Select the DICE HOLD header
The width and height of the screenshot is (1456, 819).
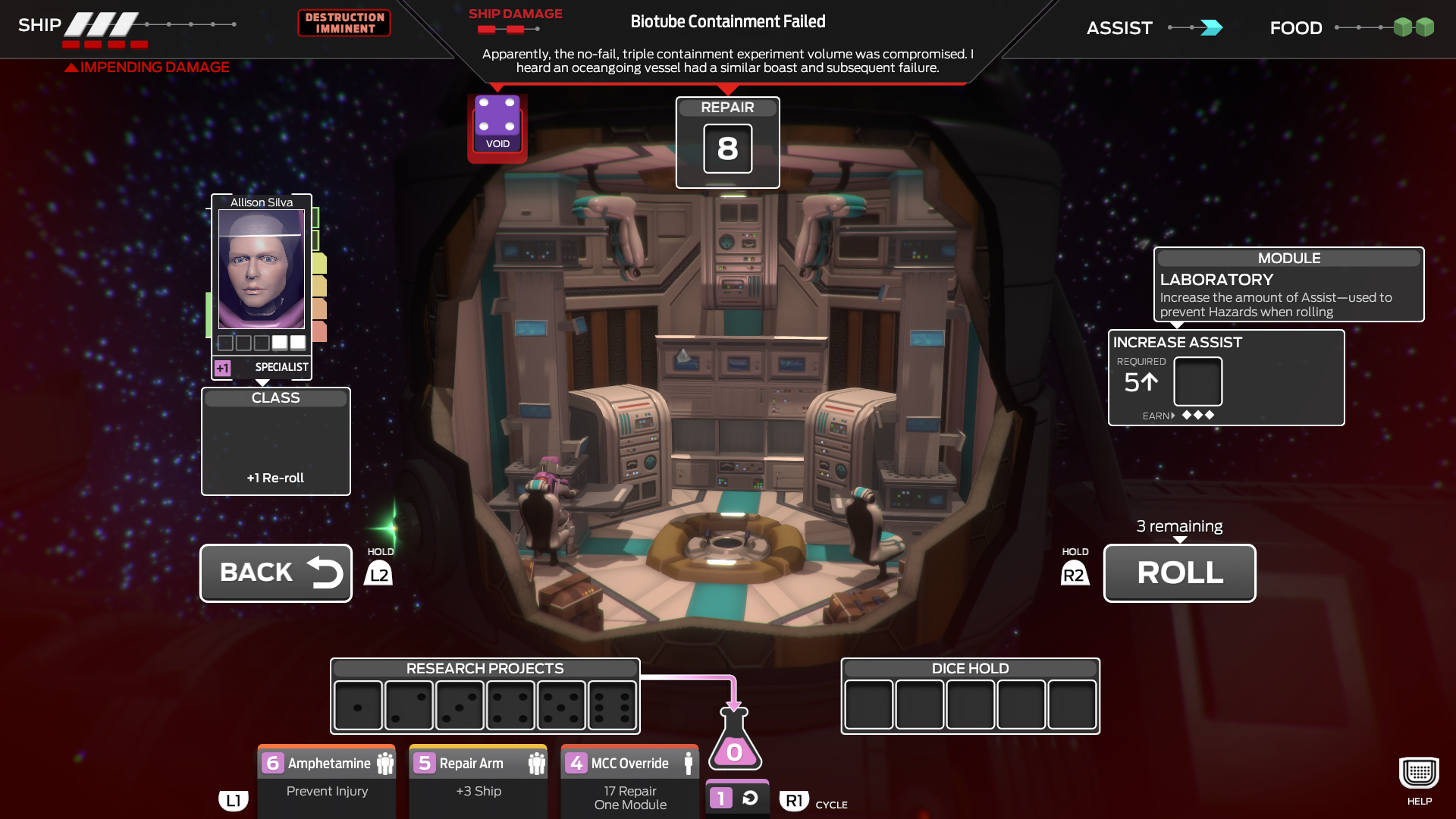pos(969,668)
